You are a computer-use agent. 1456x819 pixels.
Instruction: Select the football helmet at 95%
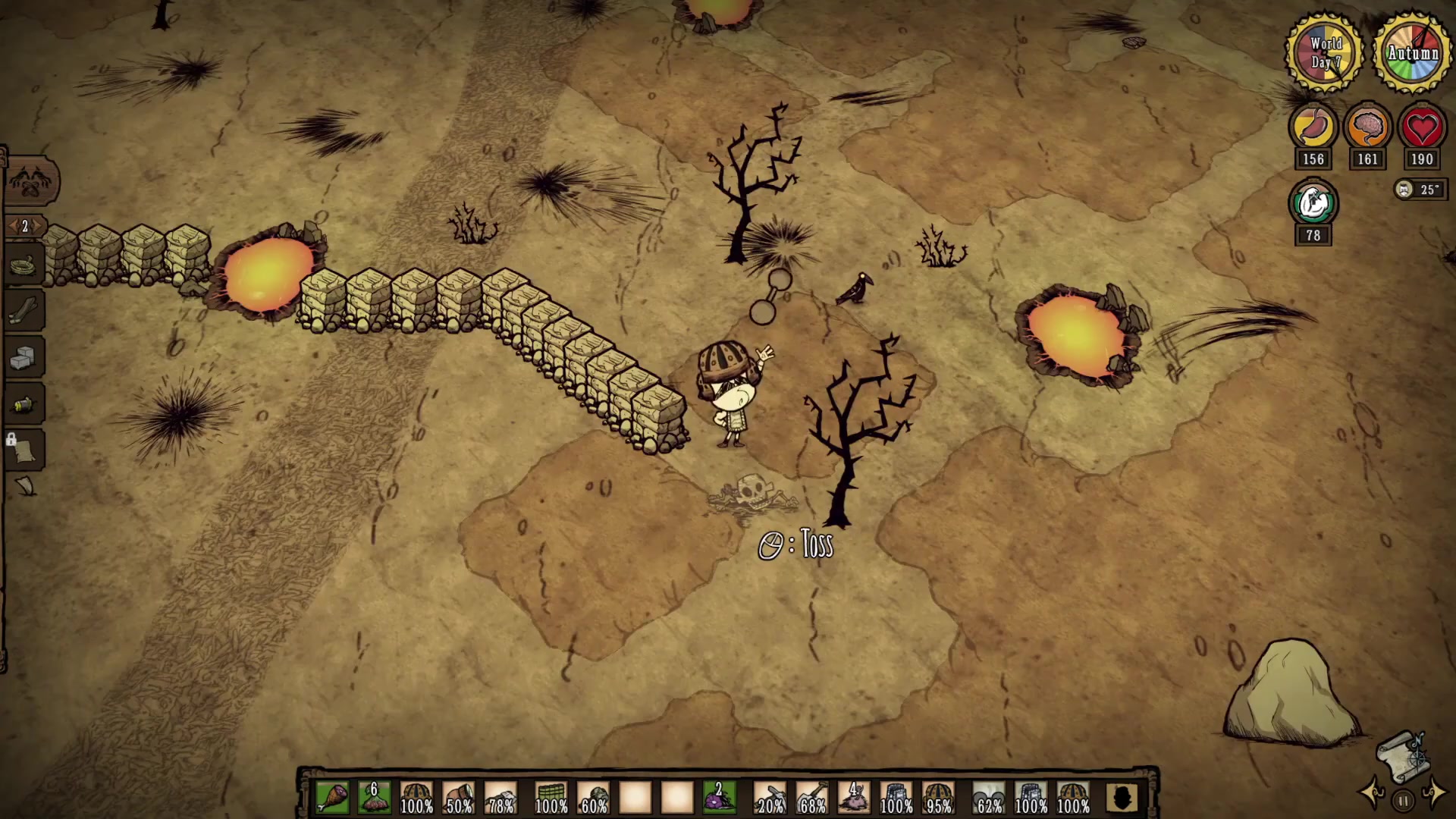[938, 798]
